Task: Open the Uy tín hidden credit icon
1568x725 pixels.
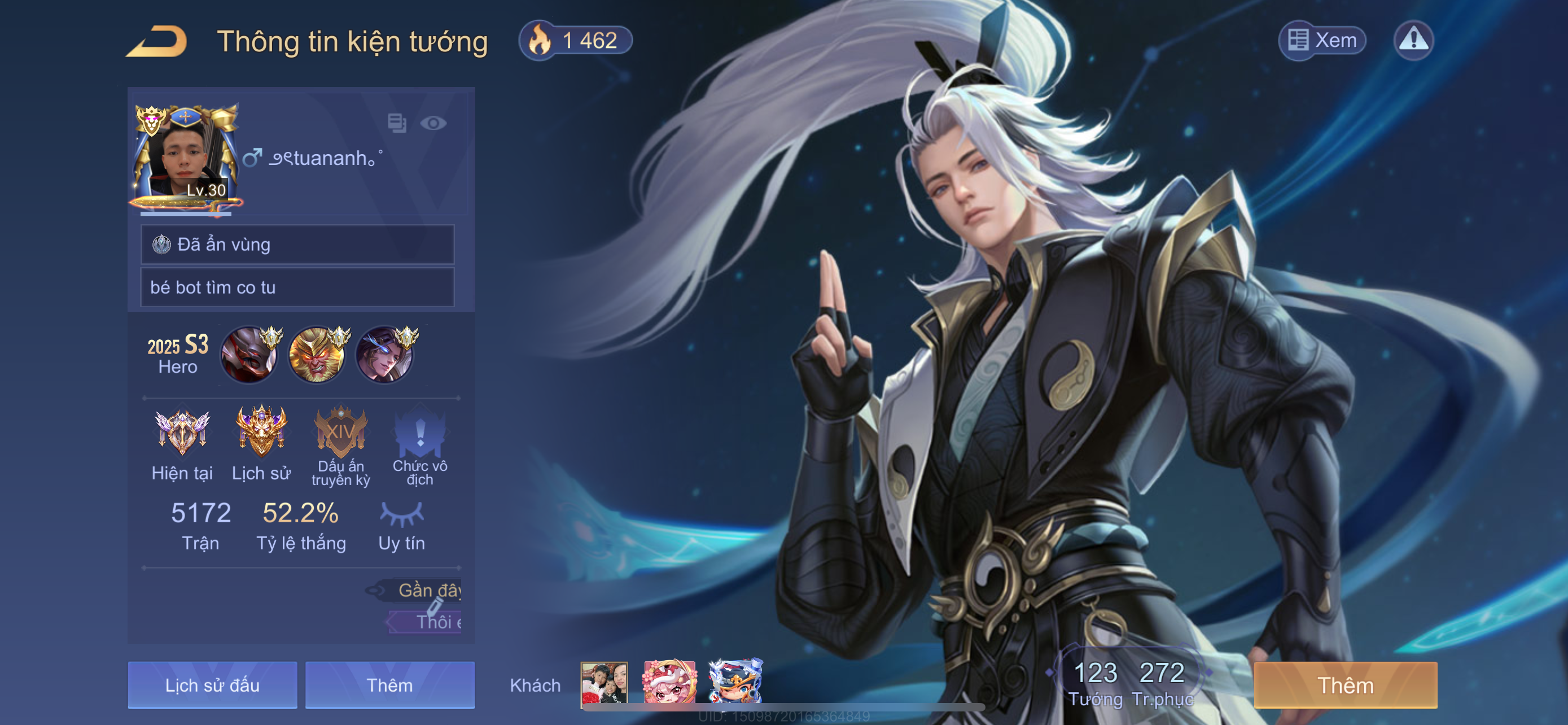Action: (401, 514)
